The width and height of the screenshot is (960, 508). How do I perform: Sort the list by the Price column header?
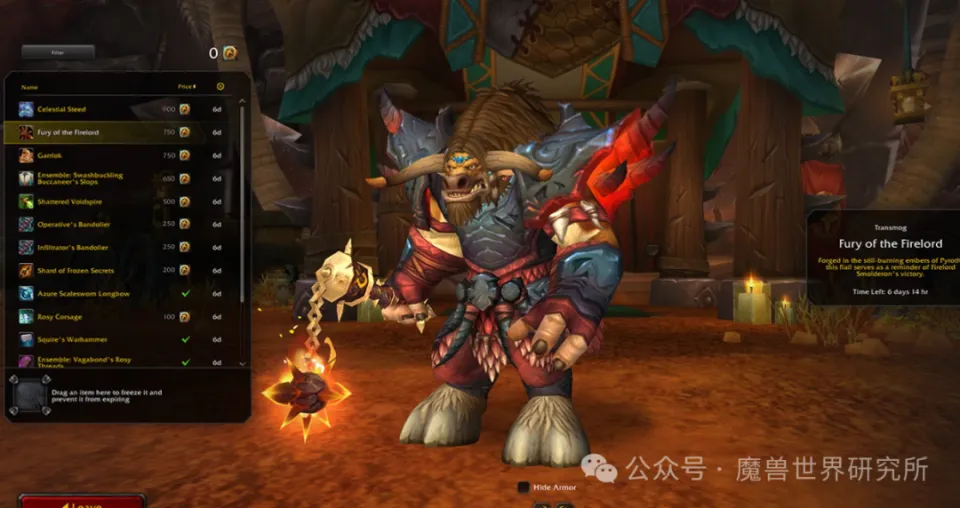(186, 87)
